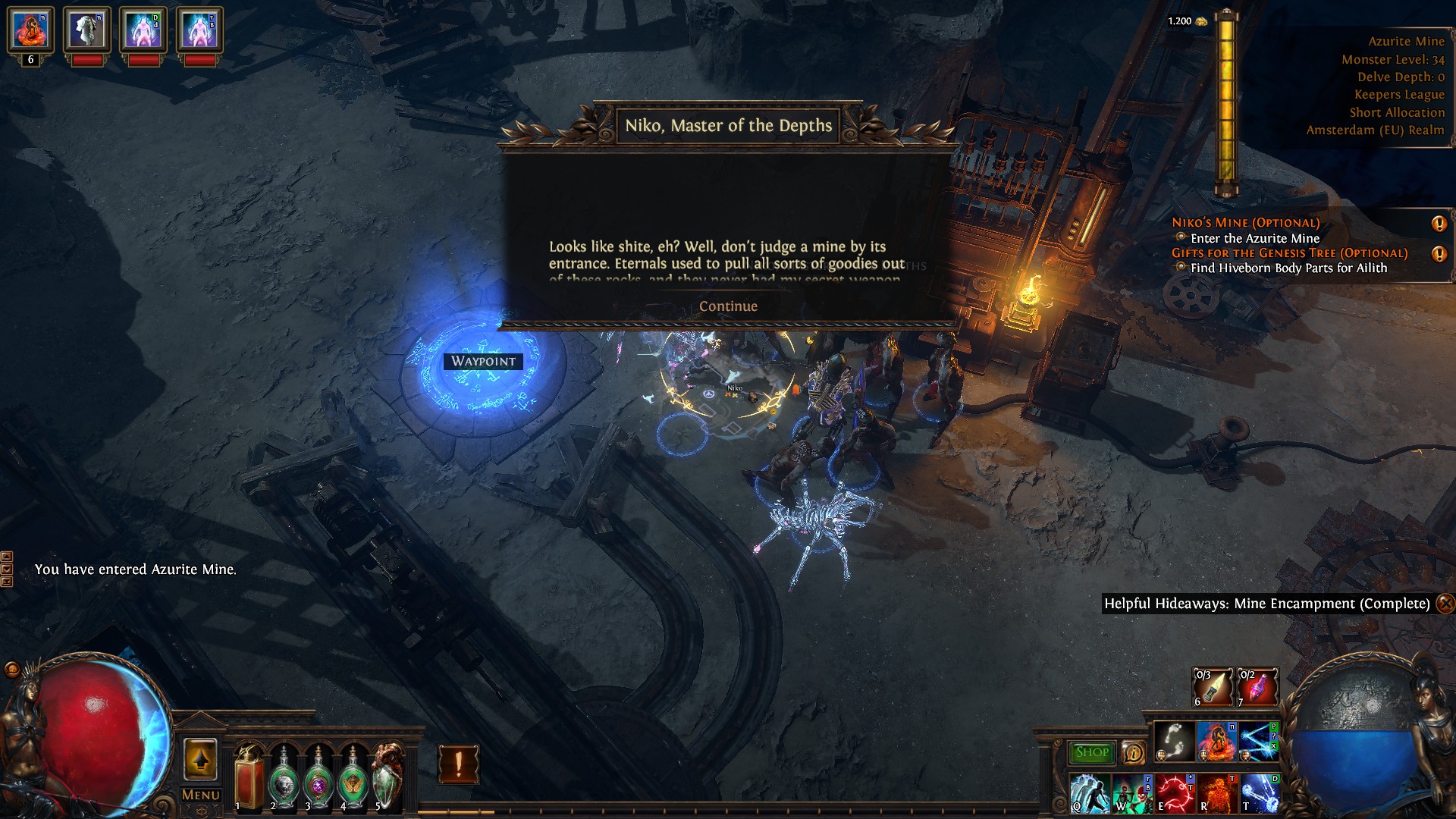Click the pale torso buff icon
Viewport: 1456px width, 819px height.
pyautogui.click(x=87, y=30)
